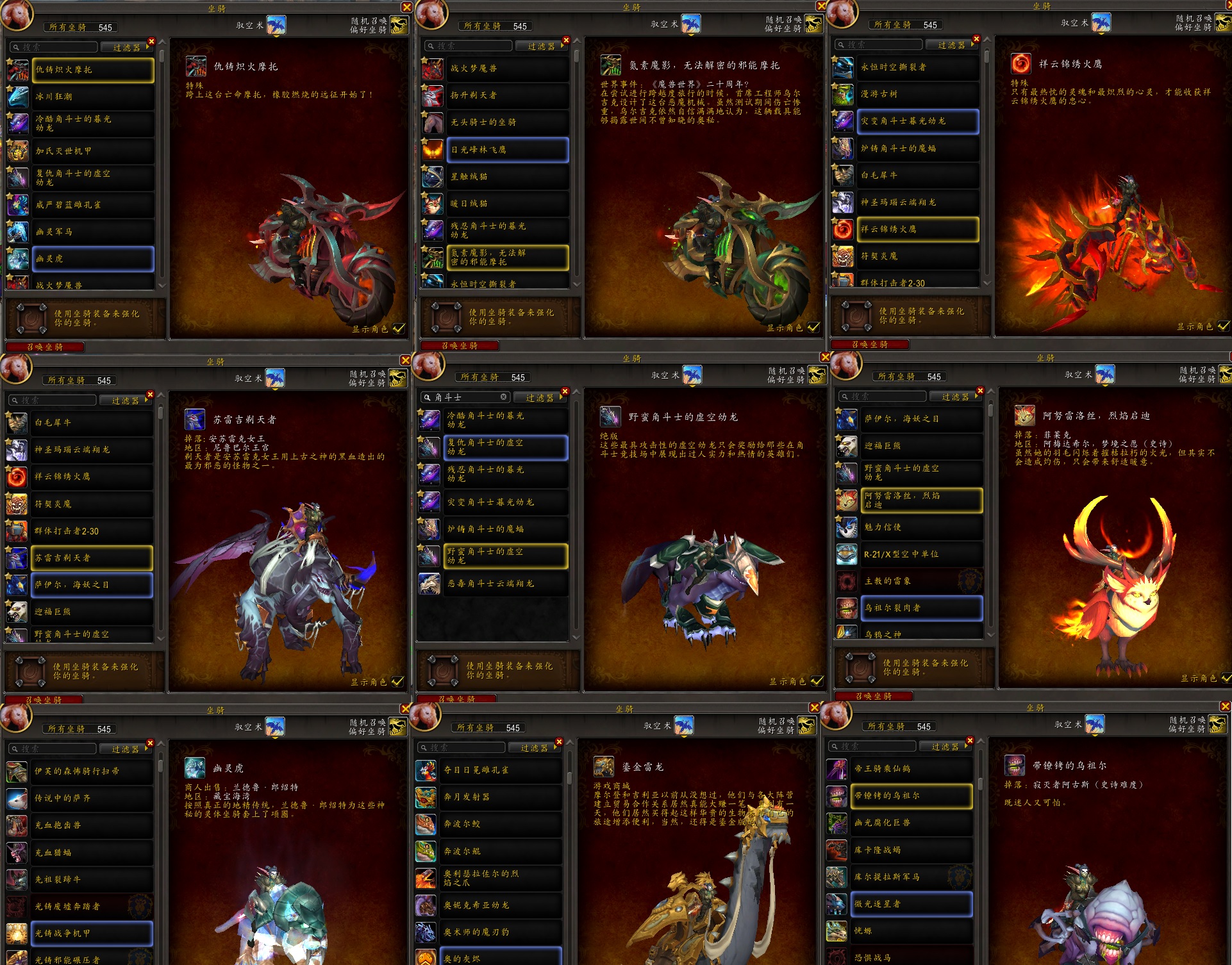Select 漫游古树 in the mount list
Viewport: 1232px width, 965px height.
(917, 94)
